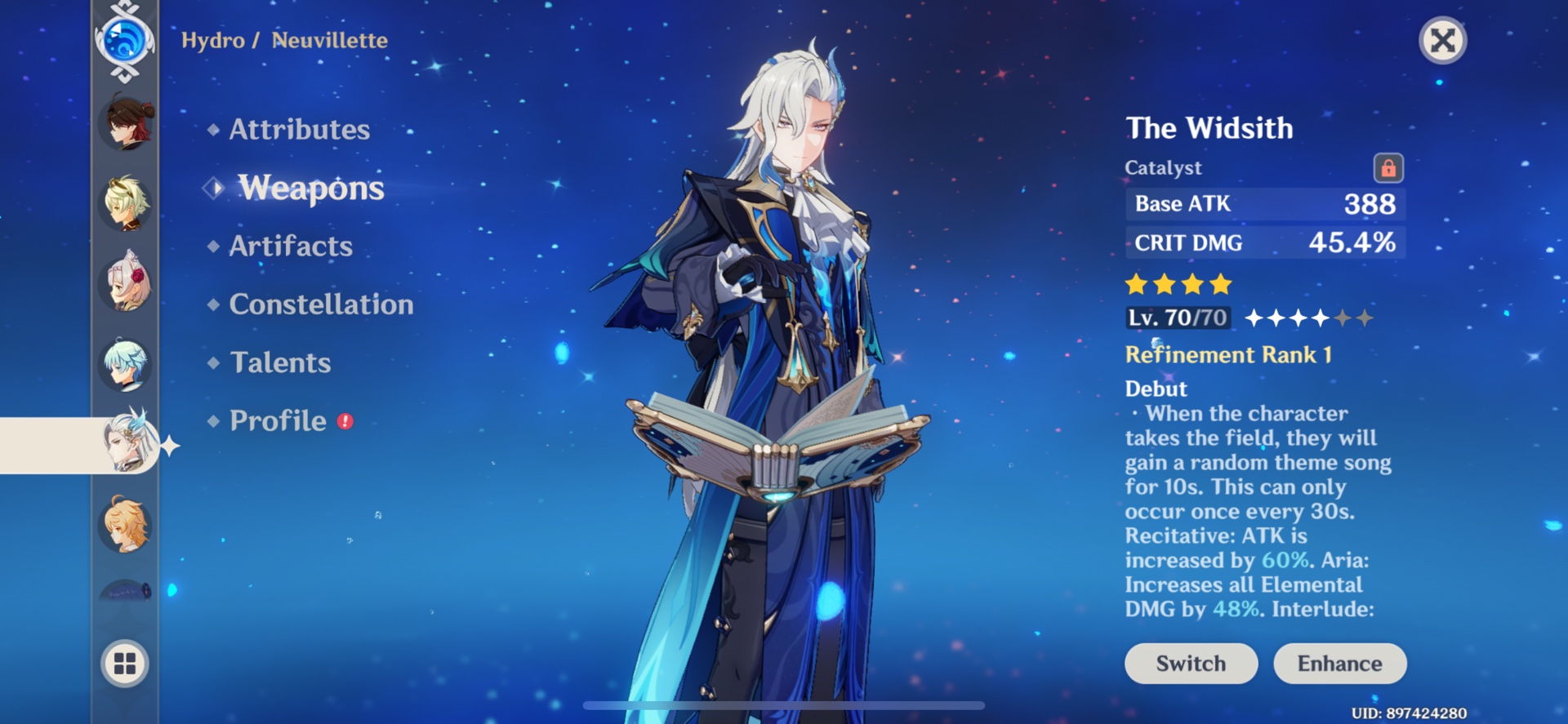Screen dimensions: 1568x724
Task: Click the Enhance button
Action: (x=1339, y=663)
